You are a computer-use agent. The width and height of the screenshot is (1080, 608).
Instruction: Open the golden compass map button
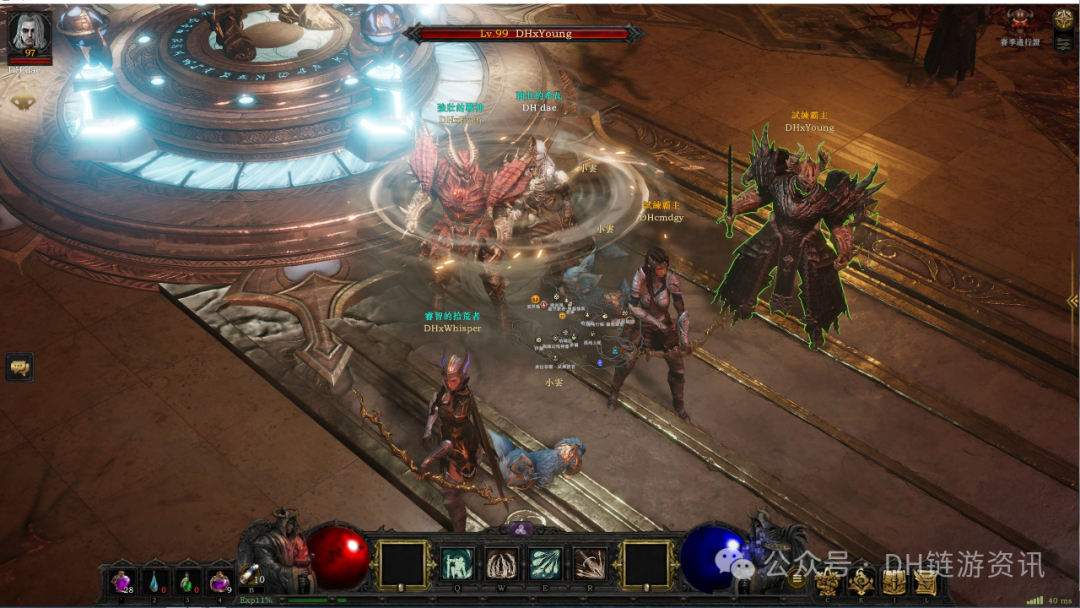pos(1063,19)
